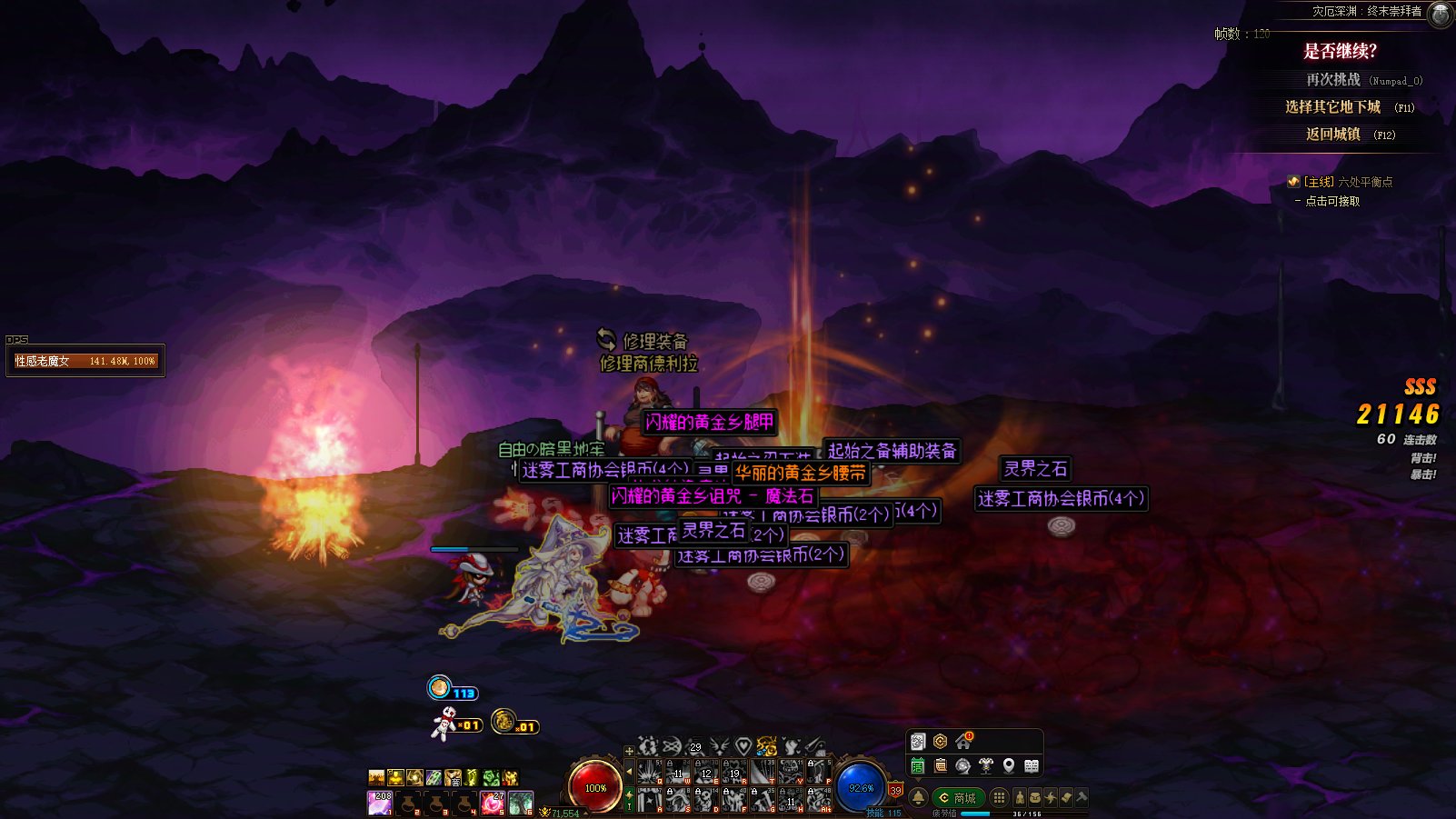Open the book icon in menu panel
Image resolution: width=1456 pixels, height=819 pixels.
pyautogui.click(x=1032, y=766)
